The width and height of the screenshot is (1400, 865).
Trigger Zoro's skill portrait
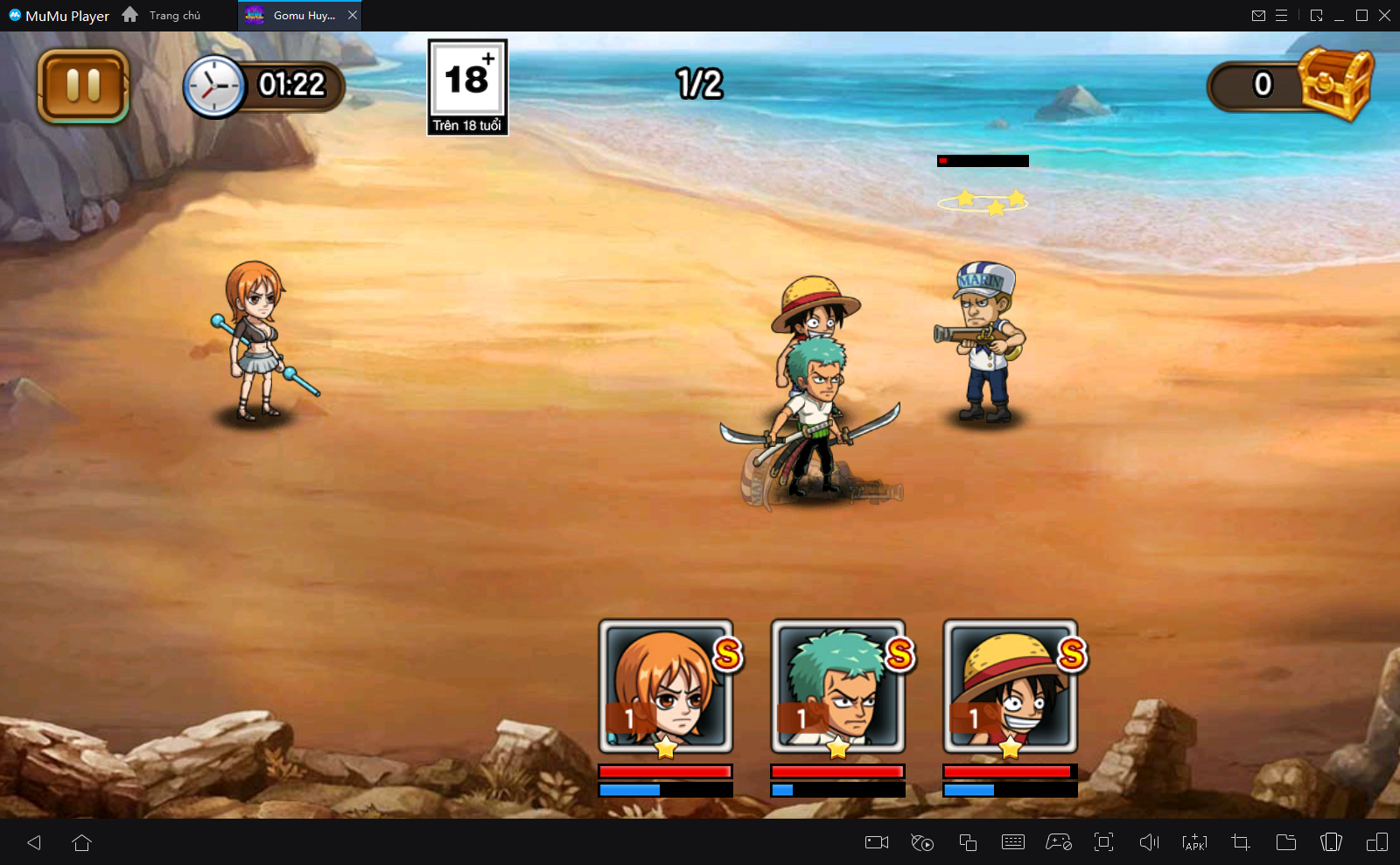(x=837, y=687)
